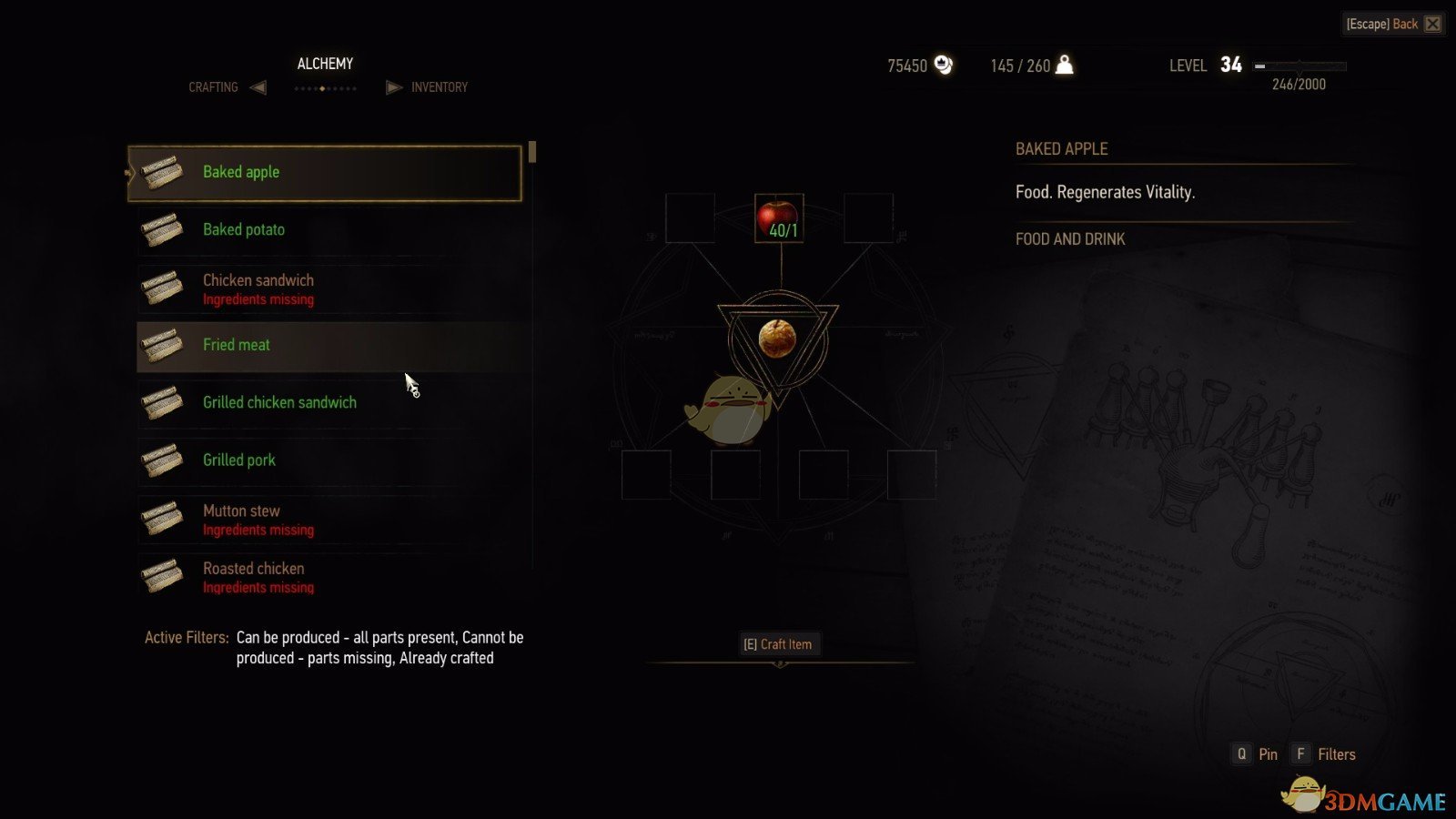Click the weight capacity icon beside 145/260

[x=1063, y=65]
